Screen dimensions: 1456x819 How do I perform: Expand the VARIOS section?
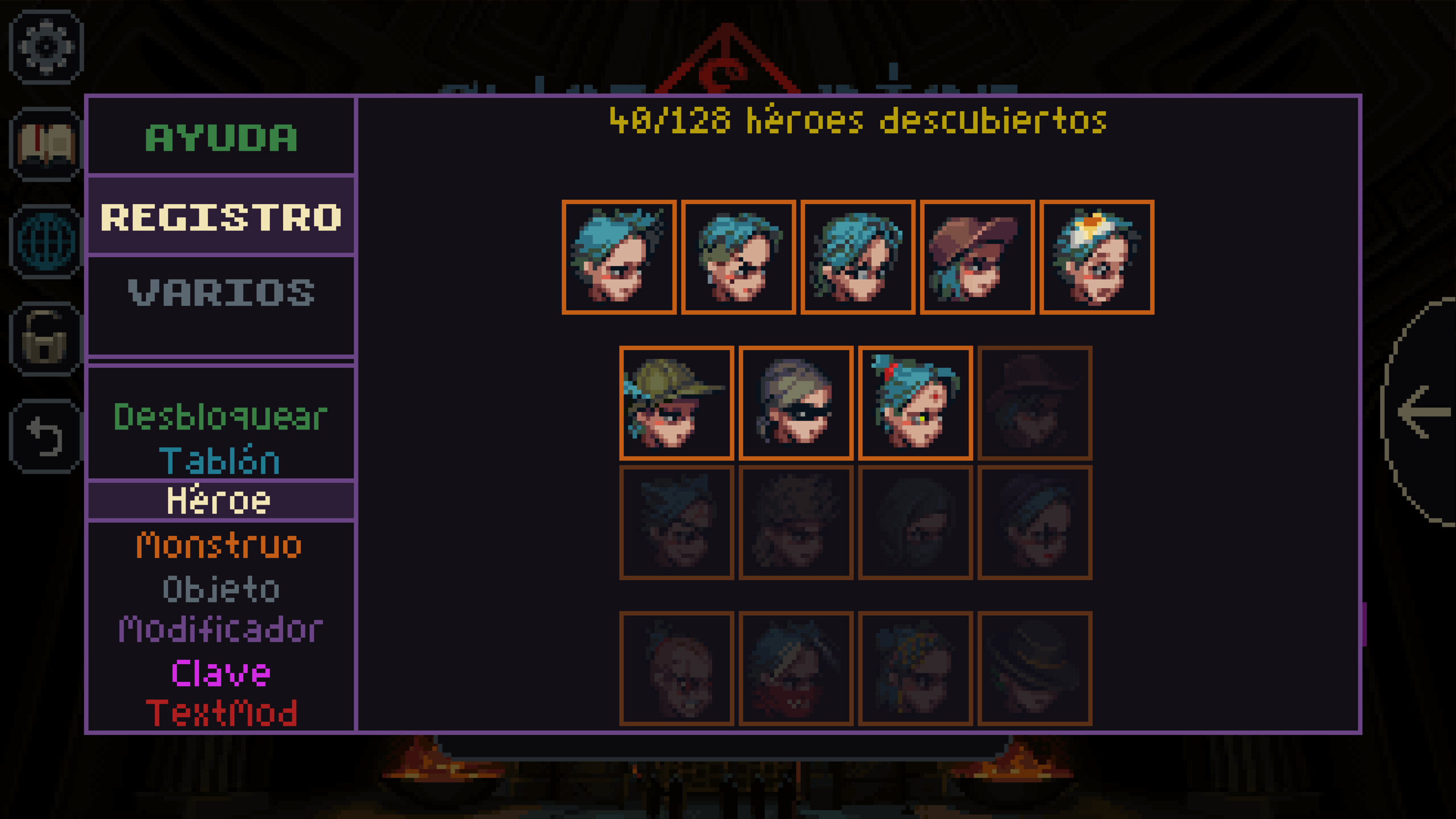click(221, 293)
